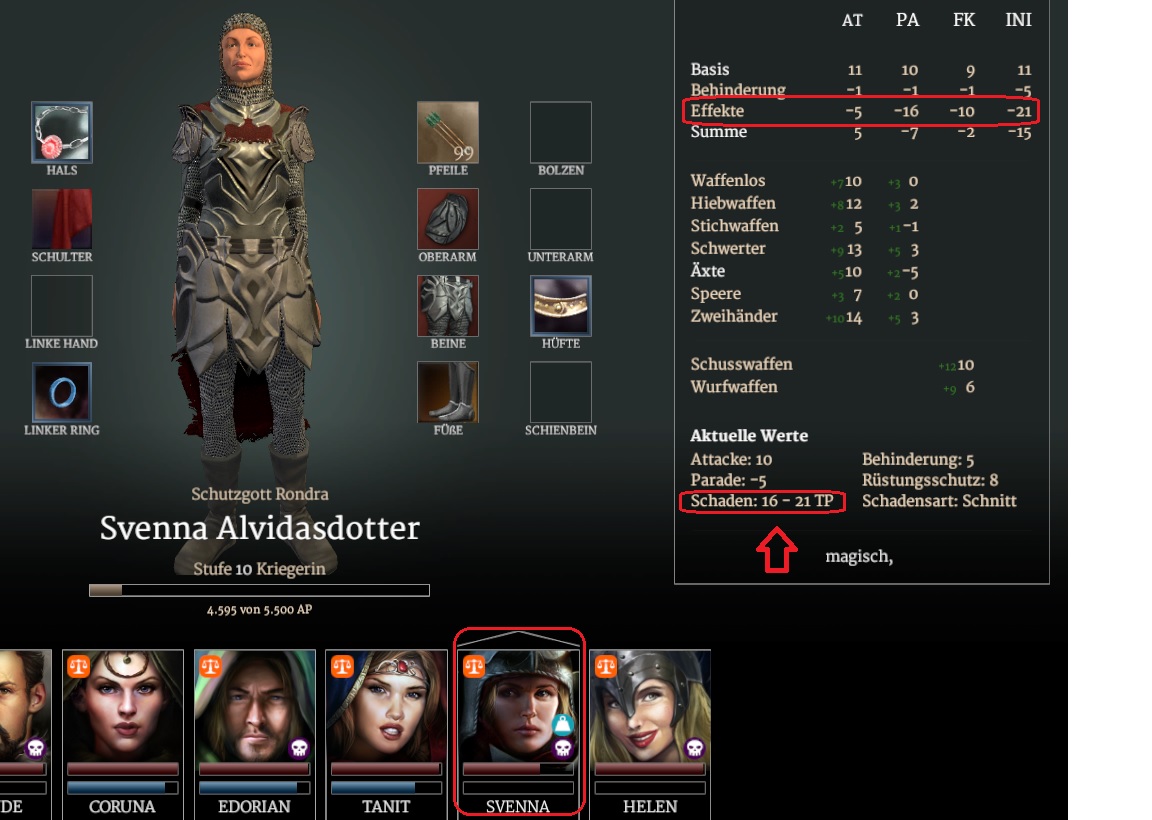Select the empty Bolzen slot
Image resolution: width=1152 pixels, height=820 pixels.
tap(561, 132)
